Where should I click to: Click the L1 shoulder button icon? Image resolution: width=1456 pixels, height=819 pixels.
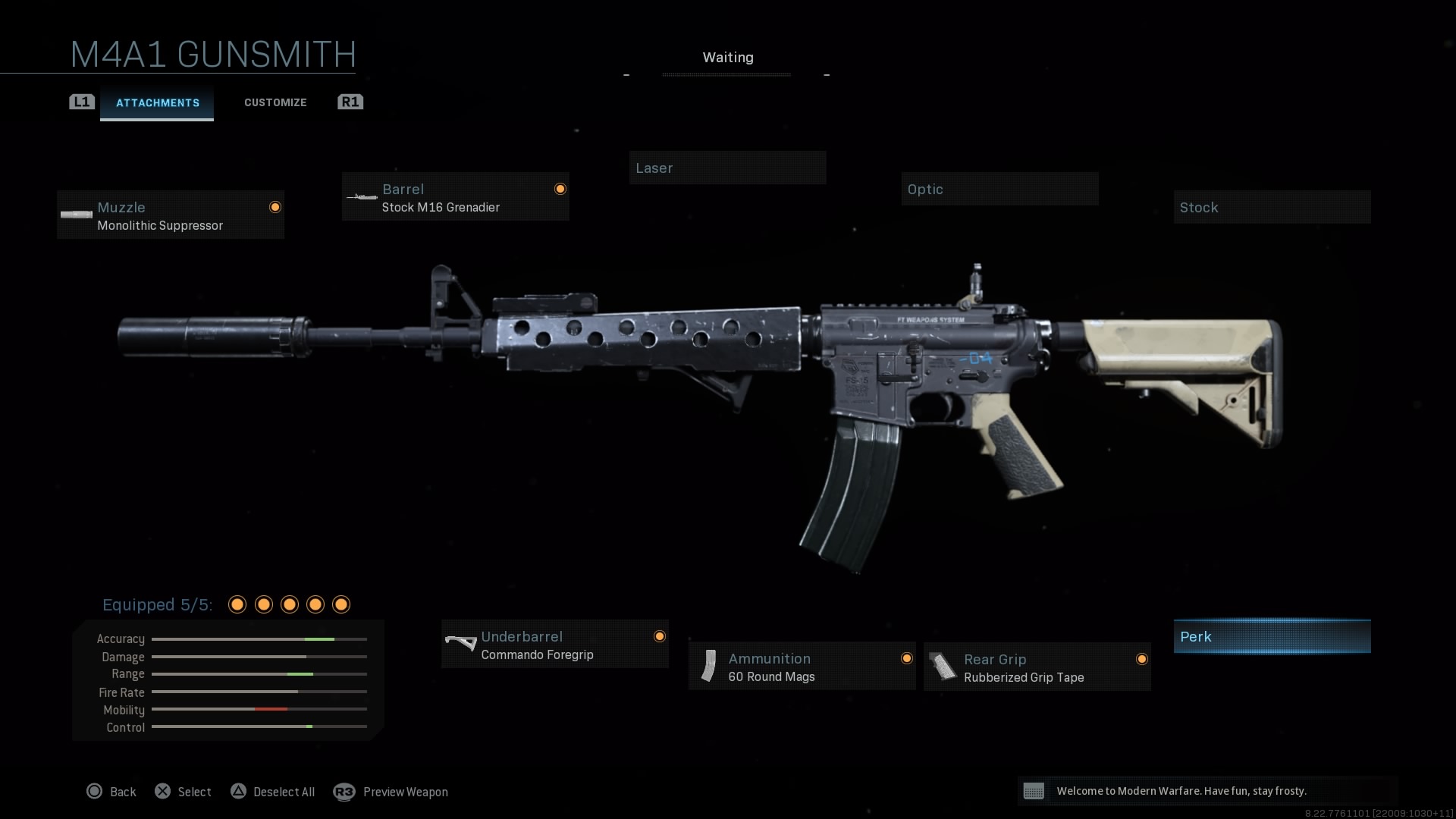(81, 102)
